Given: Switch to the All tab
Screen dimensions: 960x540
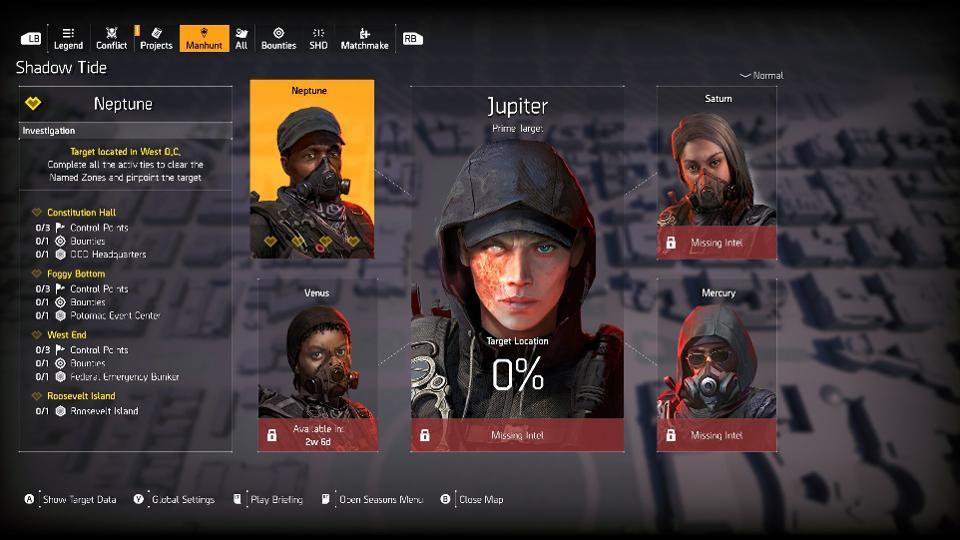Looking at the screenshot, I should (x=241, y=38).
